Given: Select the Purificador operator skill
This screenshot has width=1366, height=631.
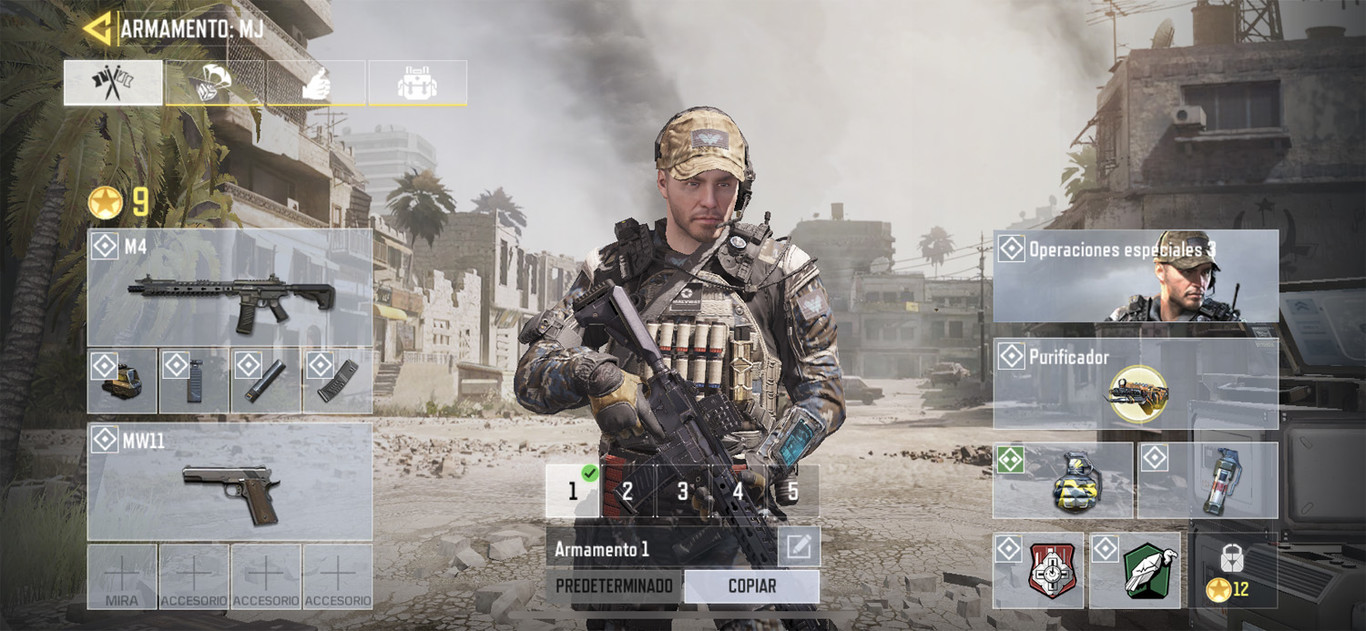Looking at the screenshot, I should coord(1135,384).
